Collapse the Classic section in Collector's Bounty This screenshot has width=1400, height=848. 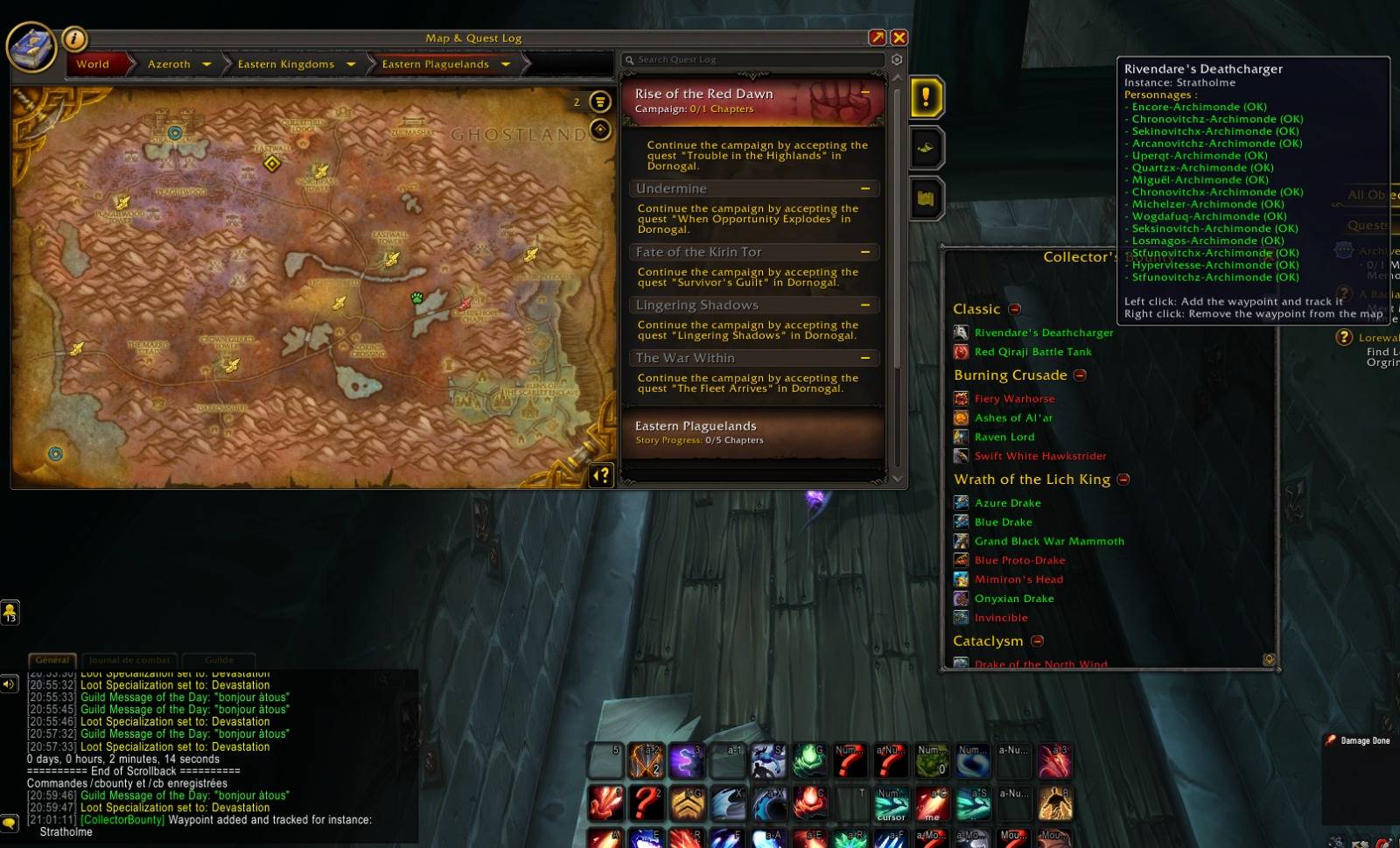point(1014,309)
